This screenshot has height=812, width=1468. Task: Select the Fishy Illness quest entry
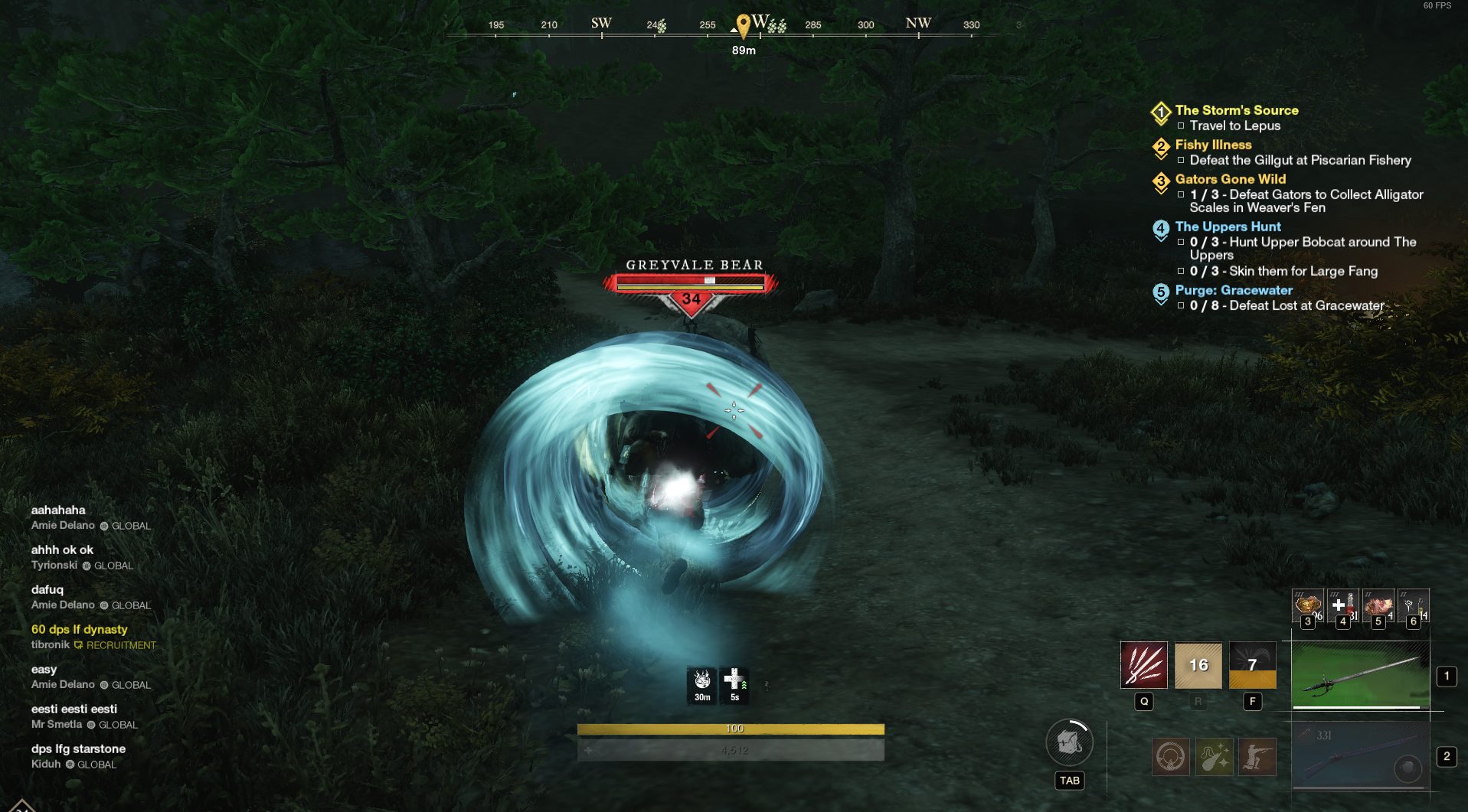coord(1213,145)
